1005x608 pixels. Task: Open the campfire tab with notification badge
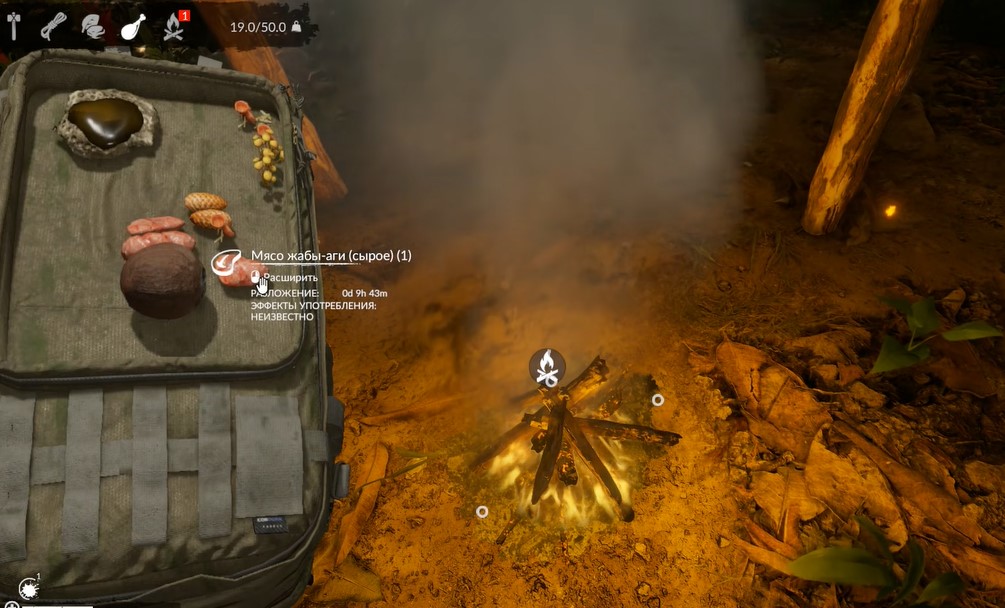(x=173, y=27)
